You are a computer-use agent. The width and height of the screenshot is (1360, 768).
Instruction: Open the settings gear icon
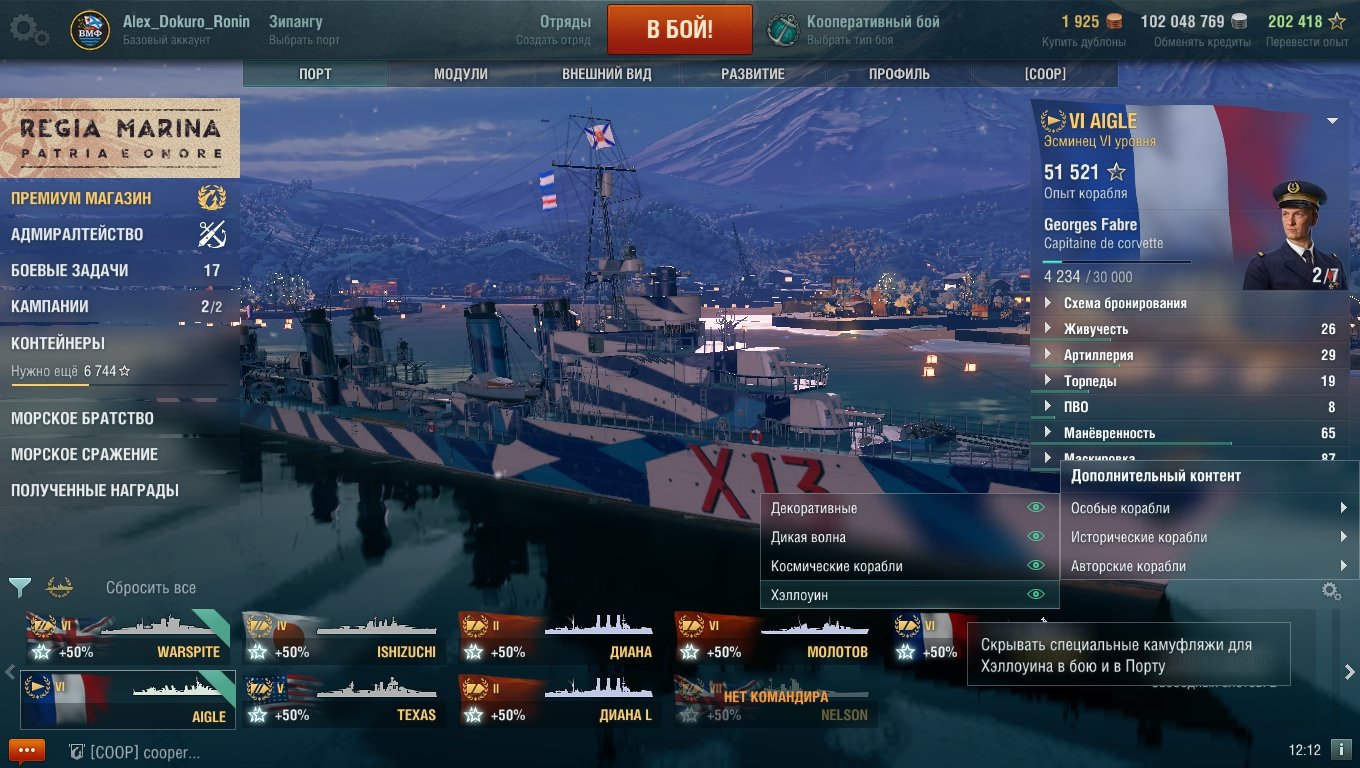29,29
